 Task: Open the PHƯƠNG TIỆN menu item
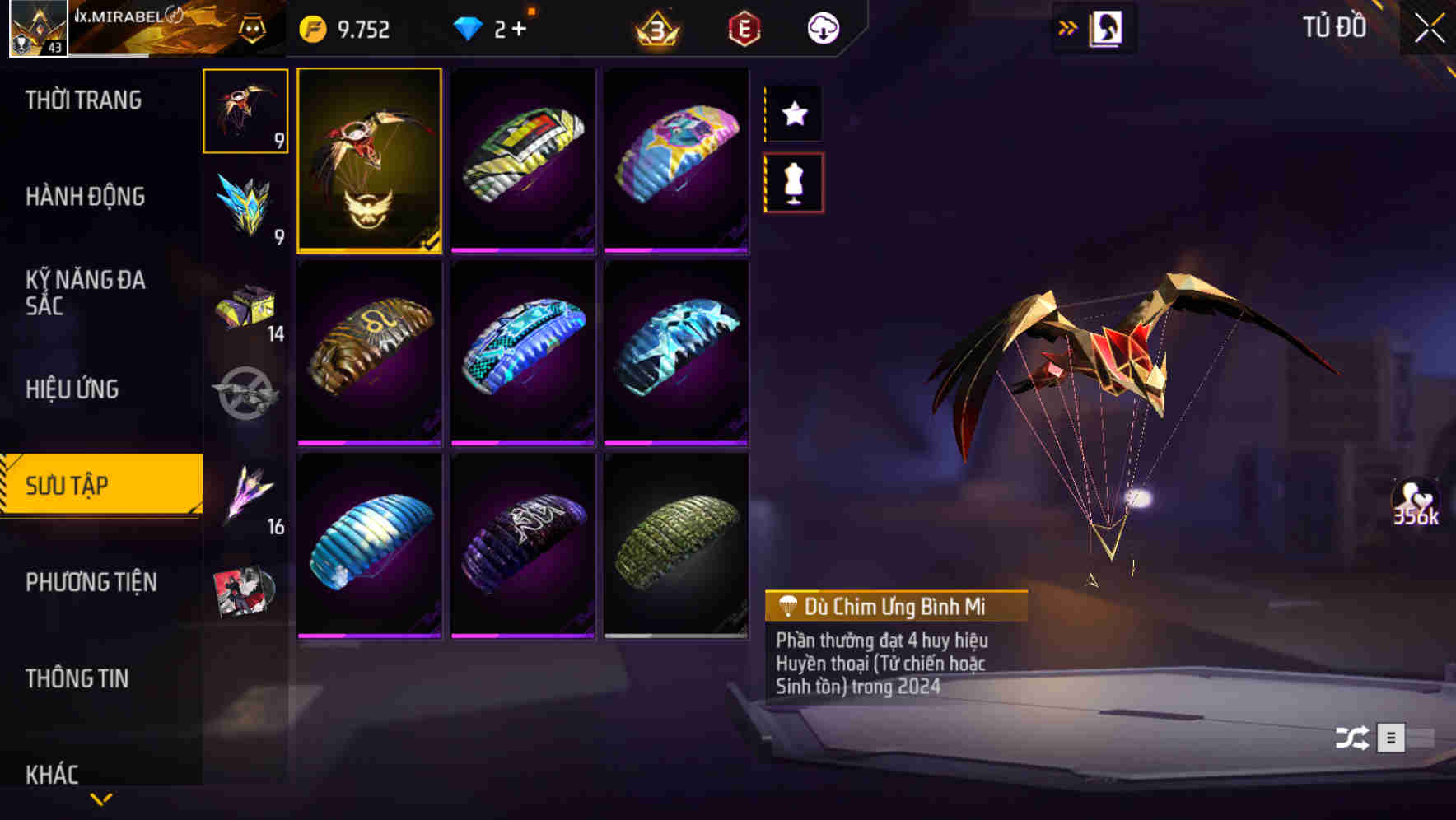[91, 582]
